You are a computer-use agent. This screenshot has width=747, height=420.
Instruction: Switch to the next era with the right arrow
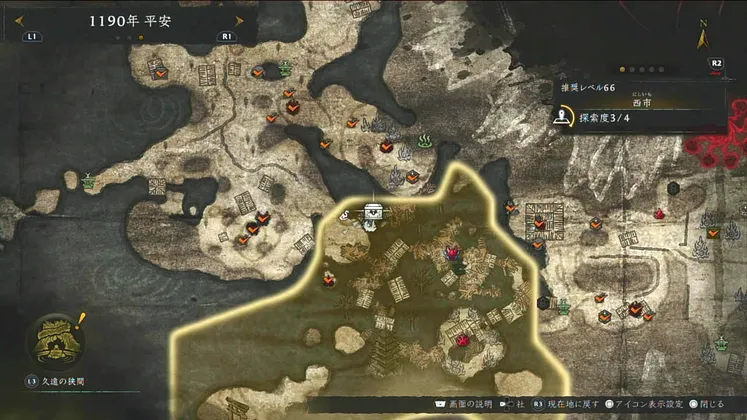click(x=239, y=20)
